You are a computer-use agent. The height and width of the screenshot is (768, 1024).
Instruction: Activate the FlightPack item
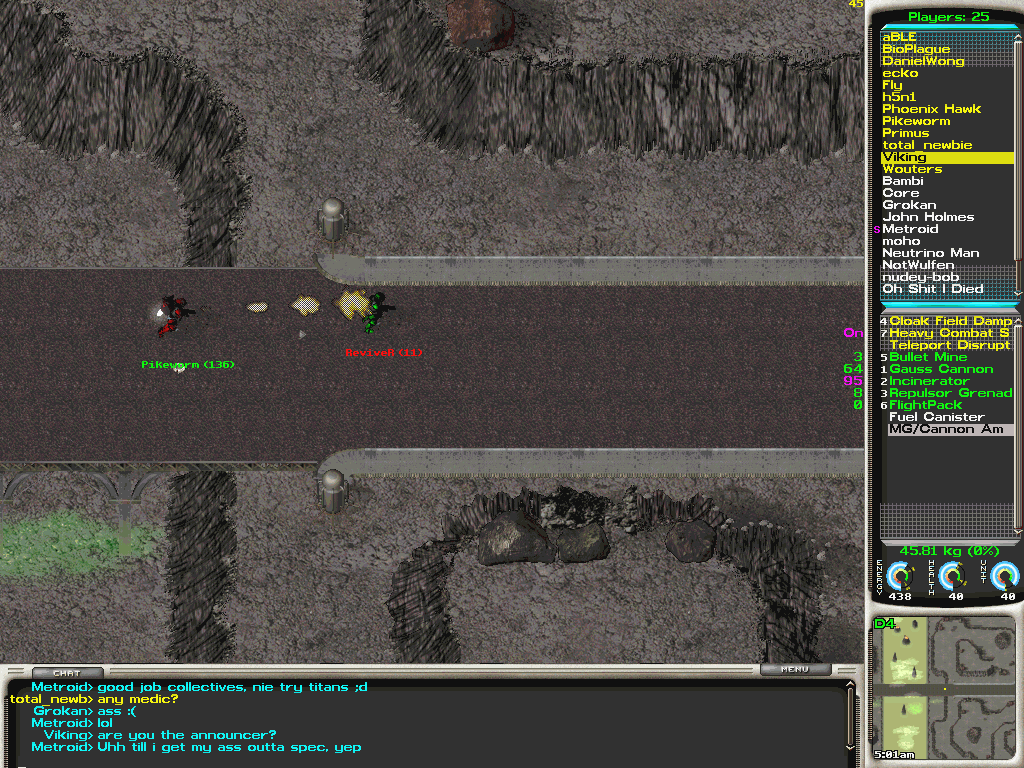(x=925, y=405)
